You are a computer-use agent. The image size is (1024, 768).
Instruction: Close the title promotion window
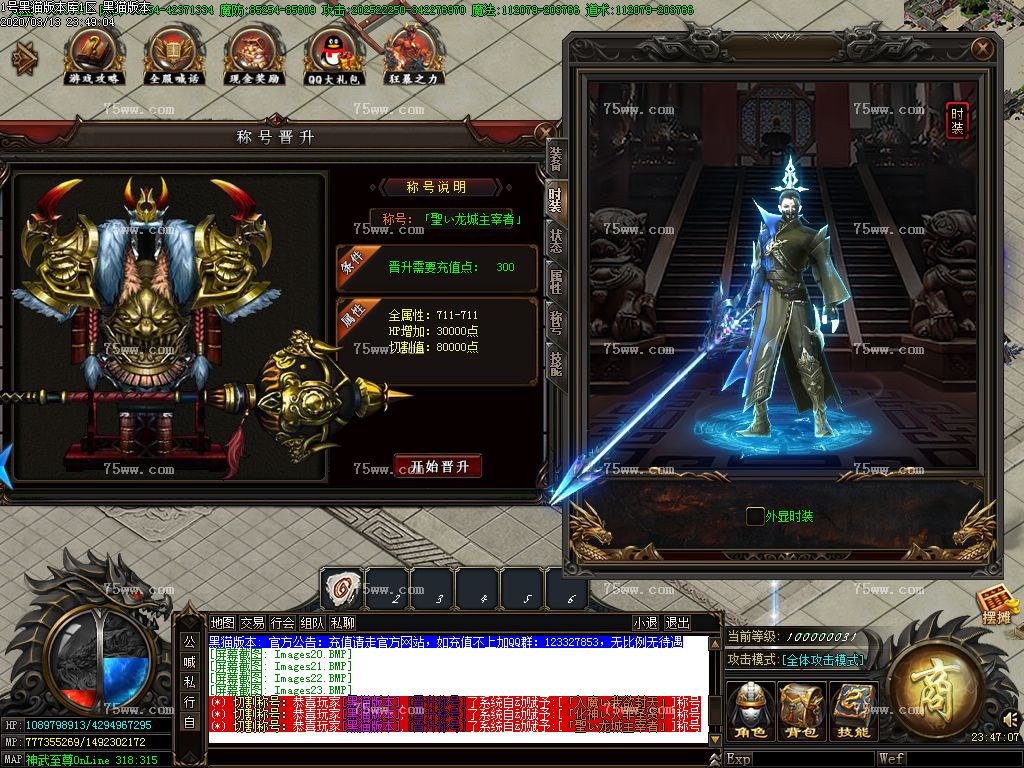tap(543, 132)
